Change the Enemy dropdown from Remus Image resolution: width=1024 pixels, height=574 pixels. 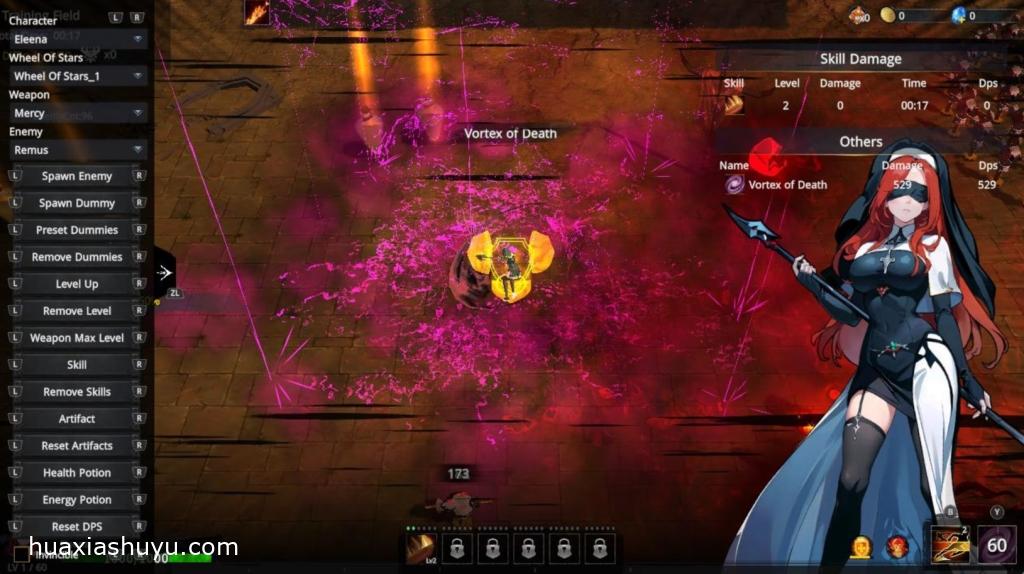click(77, 150)
